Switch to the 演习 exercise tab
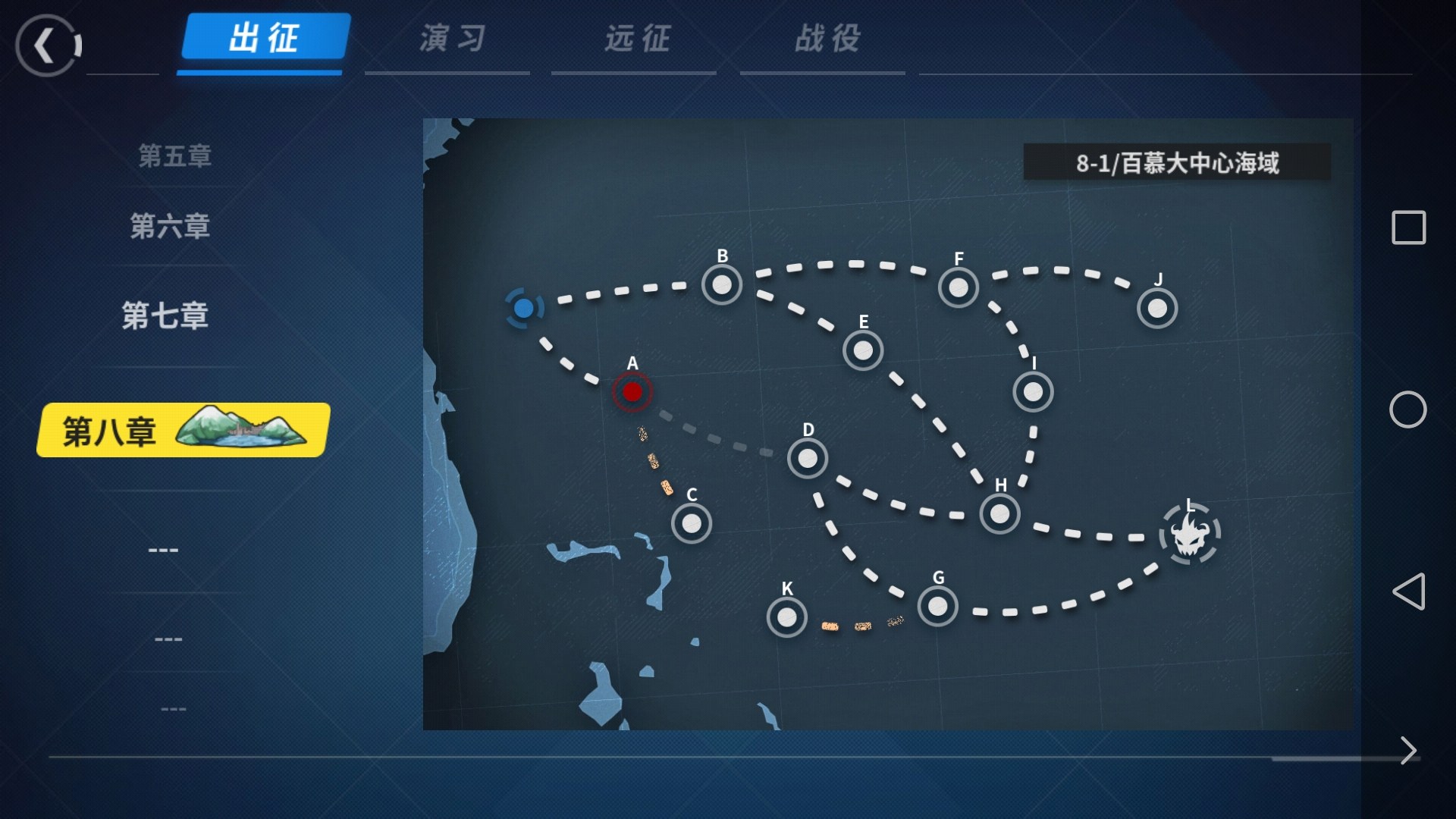 [x=453, y=38]
